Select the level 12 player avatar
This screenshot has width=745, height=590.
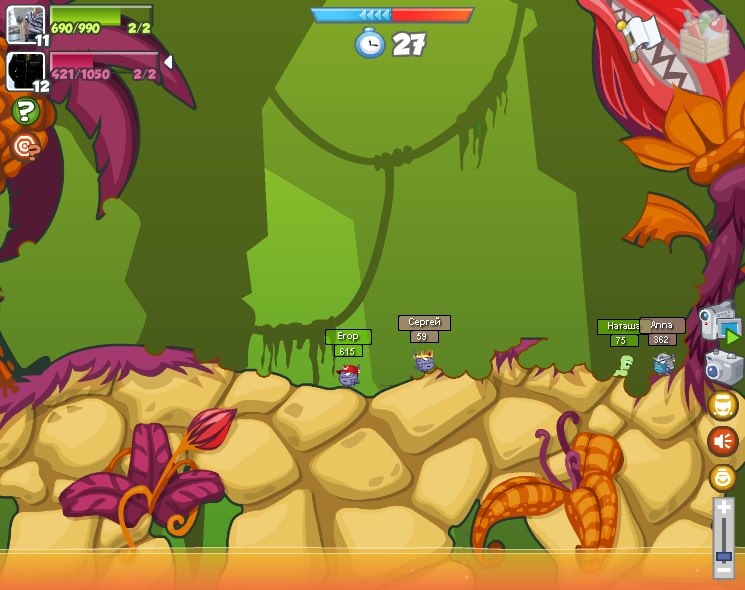pos(24,71)
